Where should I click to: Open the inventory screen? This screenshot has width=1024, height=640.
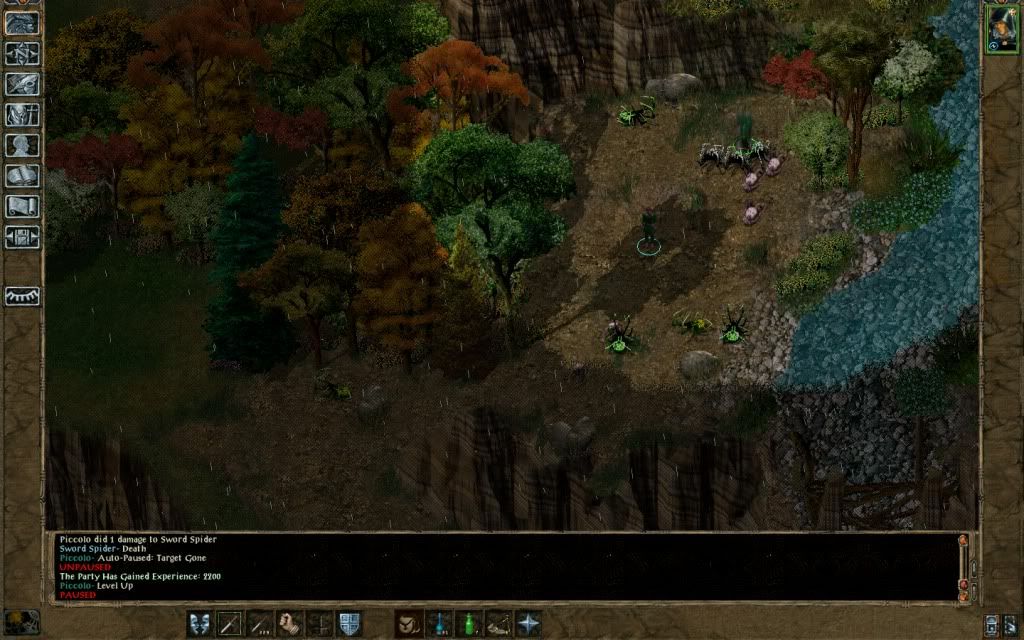coord(22,115)
